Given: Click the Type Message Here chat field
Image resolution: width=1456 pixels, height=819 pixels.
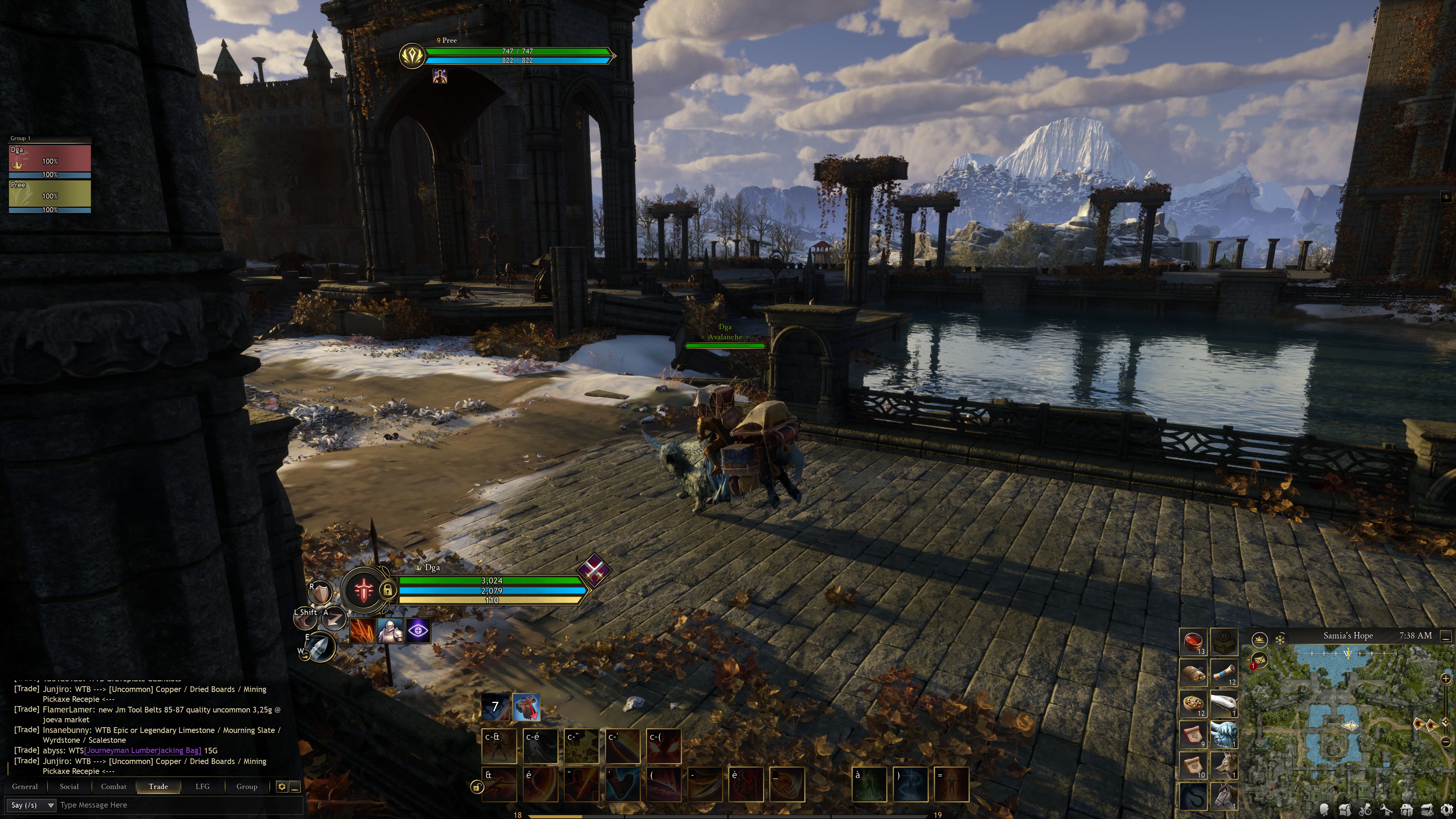Looking at the screenshot, I should pos(169,805).
